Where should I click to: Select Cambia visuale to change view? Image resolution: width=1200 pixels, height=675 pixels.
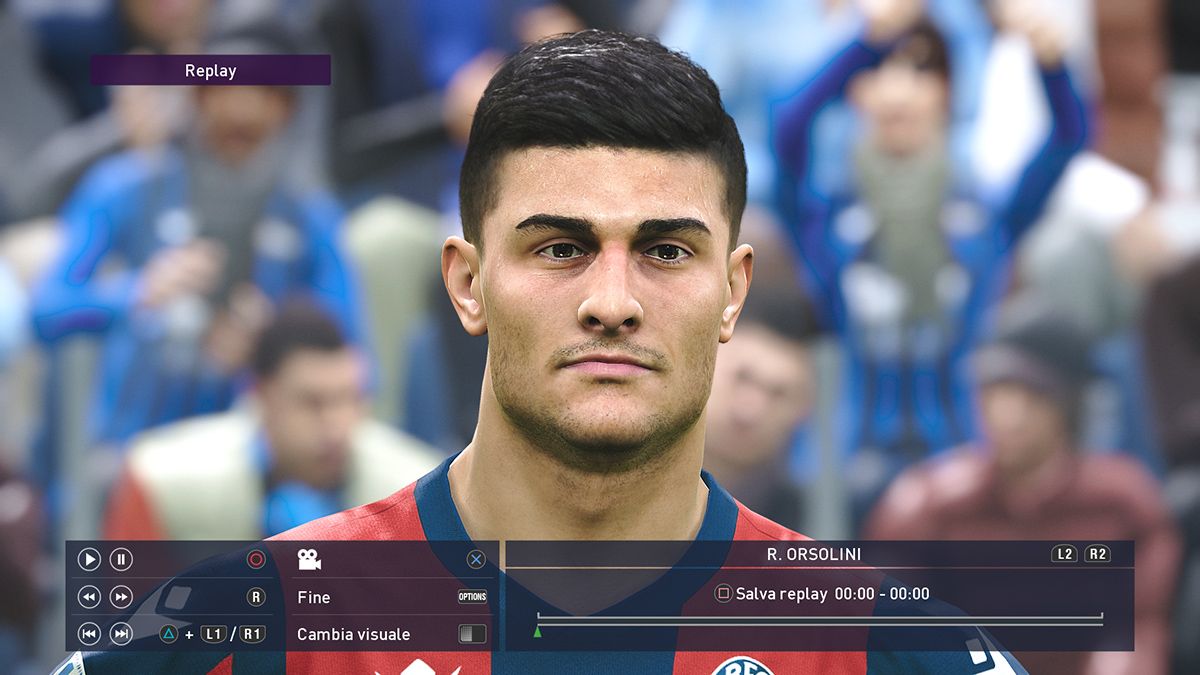click(353, 634)
